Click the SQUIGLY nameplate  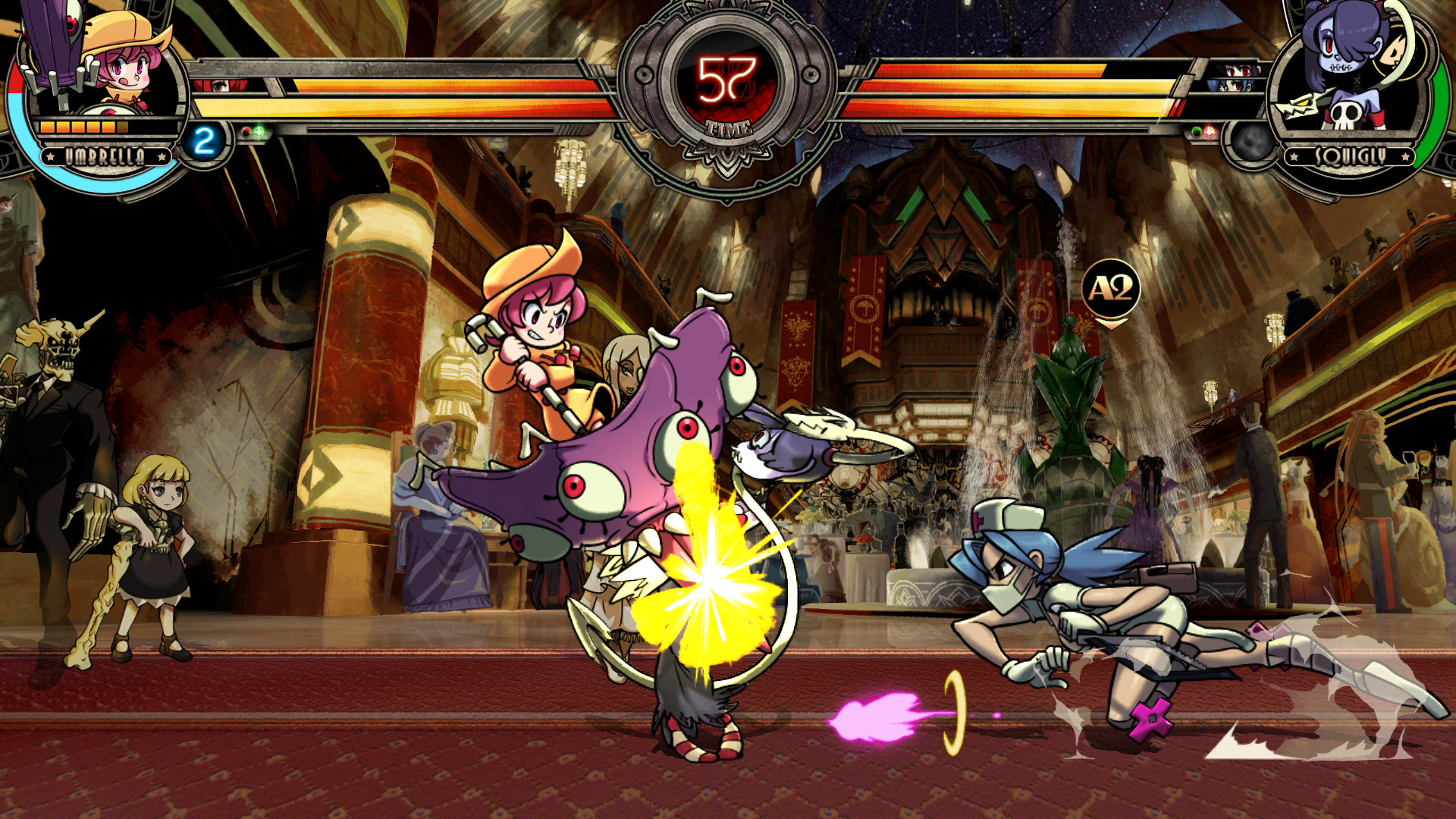pos(1349,155)
